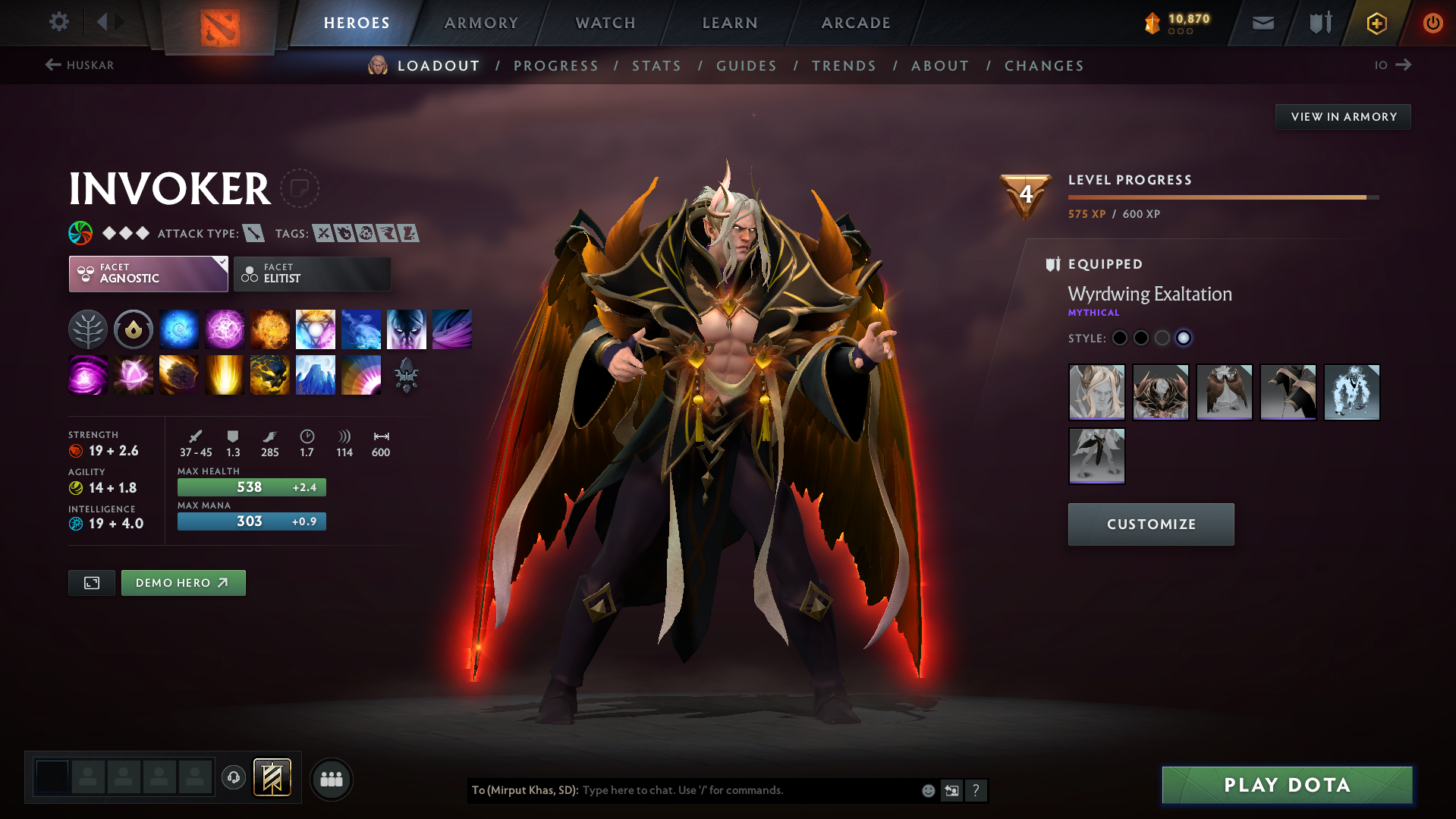Open the ARMORY section

pos(481,22)
